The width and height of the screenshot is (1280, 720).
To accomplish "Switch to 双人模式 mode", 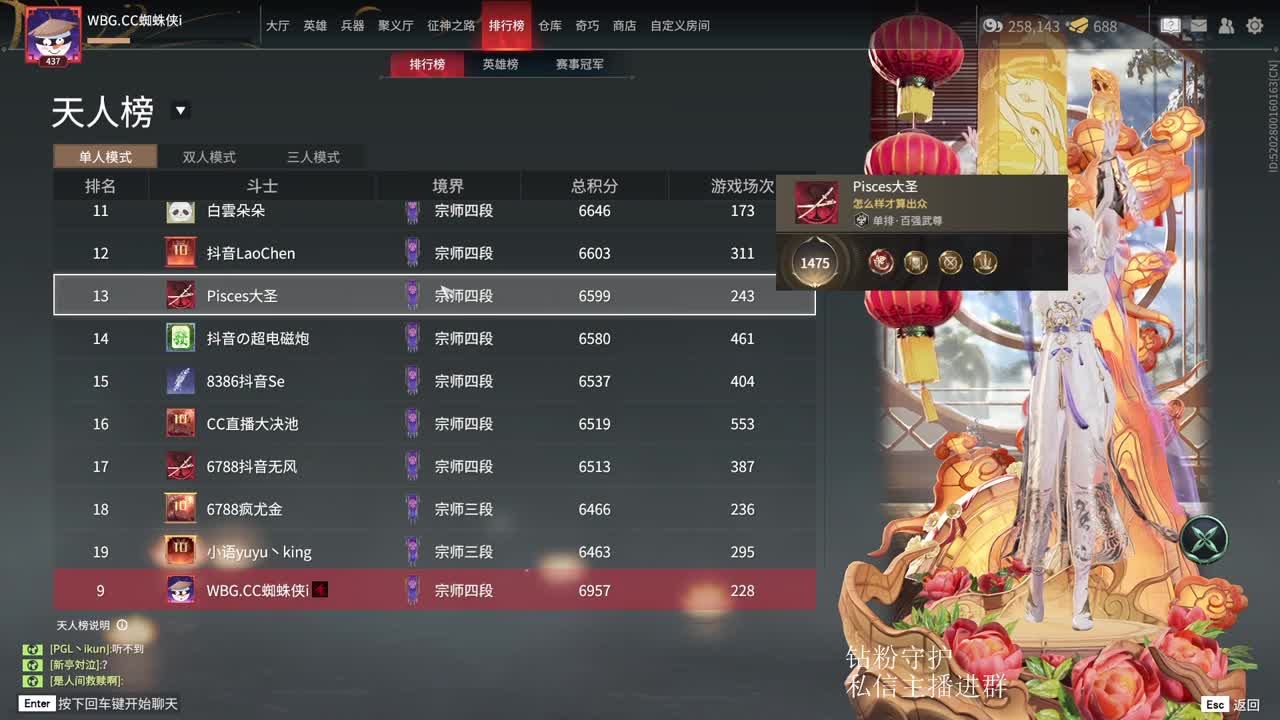I will tap(208, 156).
